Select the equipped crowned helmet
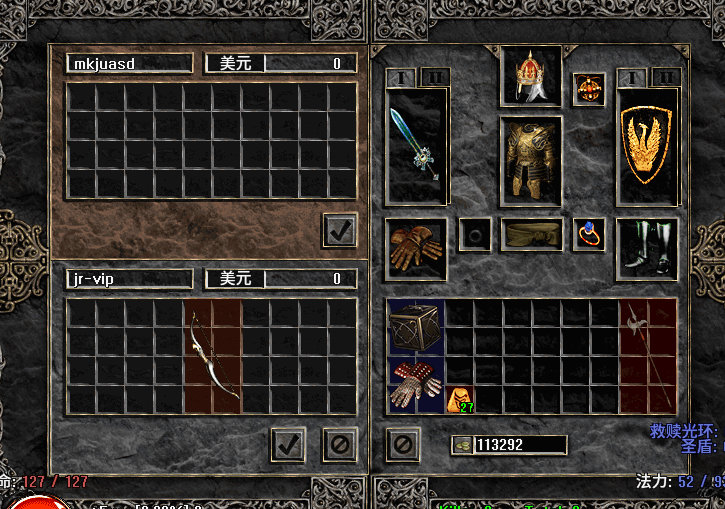 point(531,75)
